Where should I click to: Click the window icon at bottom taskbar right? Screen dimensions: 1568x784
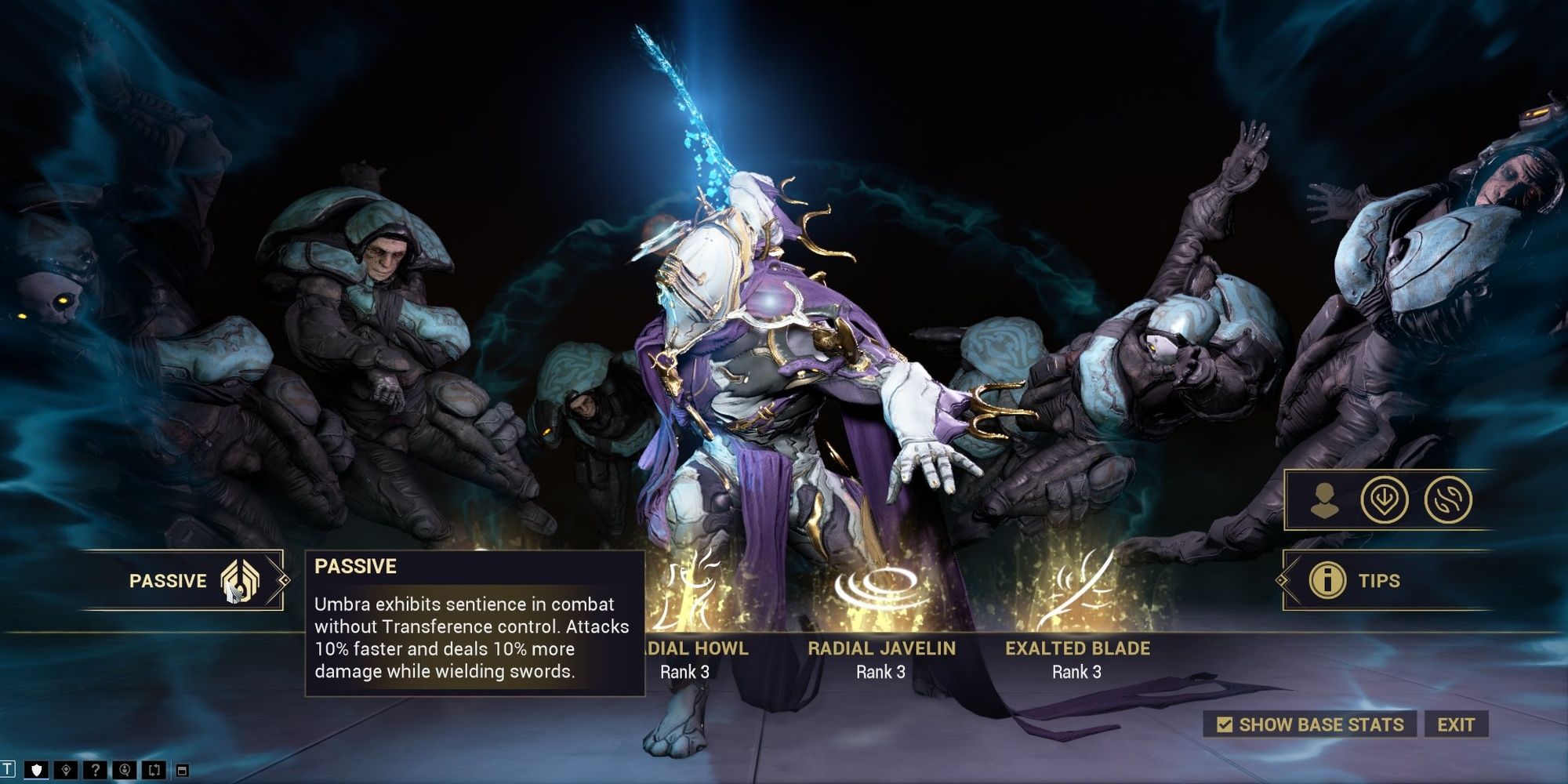pos(183,769)
